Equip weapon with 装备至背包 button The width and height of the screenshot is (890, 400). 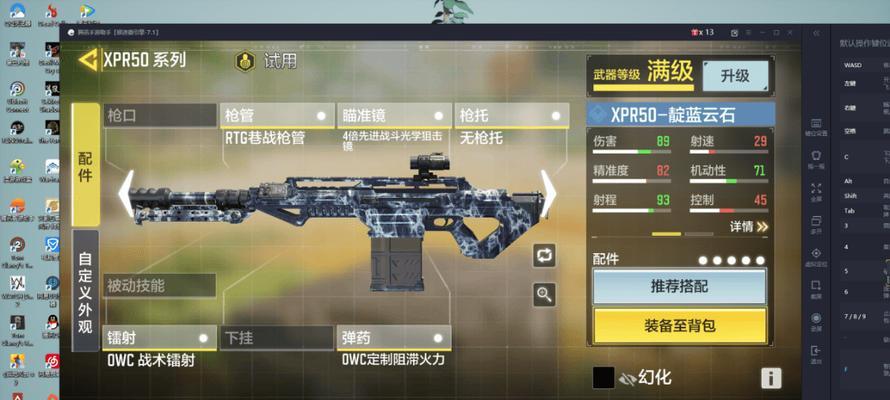point(679,325)
